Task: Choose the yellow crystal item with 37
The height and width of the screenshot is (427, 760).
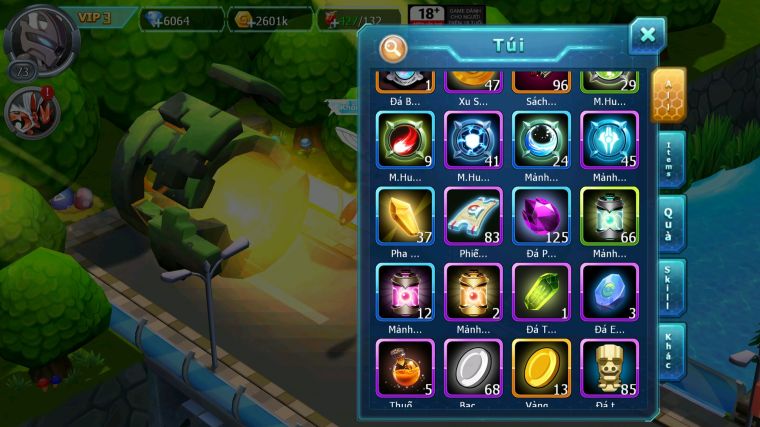Action: [x=405, y=216]
